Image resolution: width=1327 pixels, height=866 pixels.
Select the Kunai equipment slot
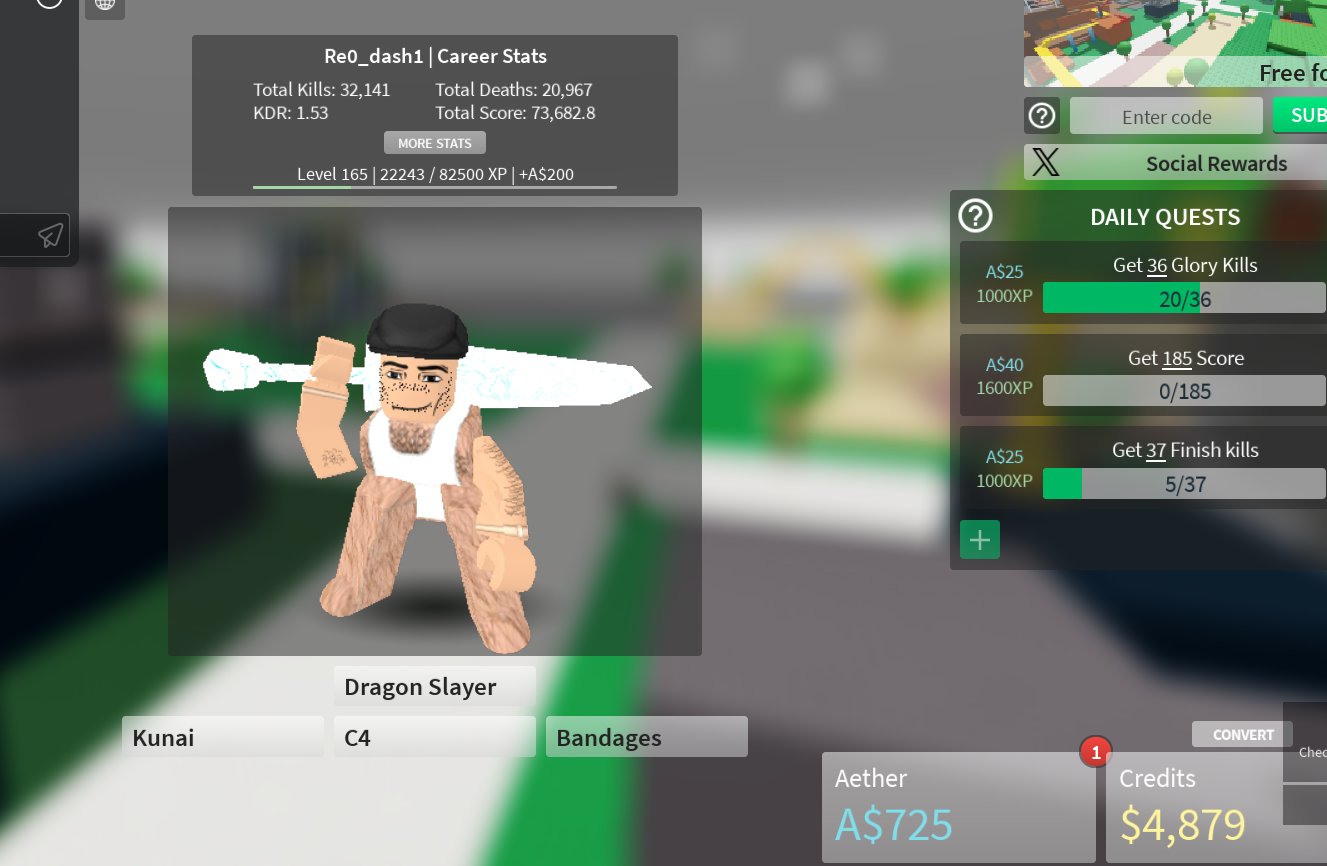click(x=222, y=737)
